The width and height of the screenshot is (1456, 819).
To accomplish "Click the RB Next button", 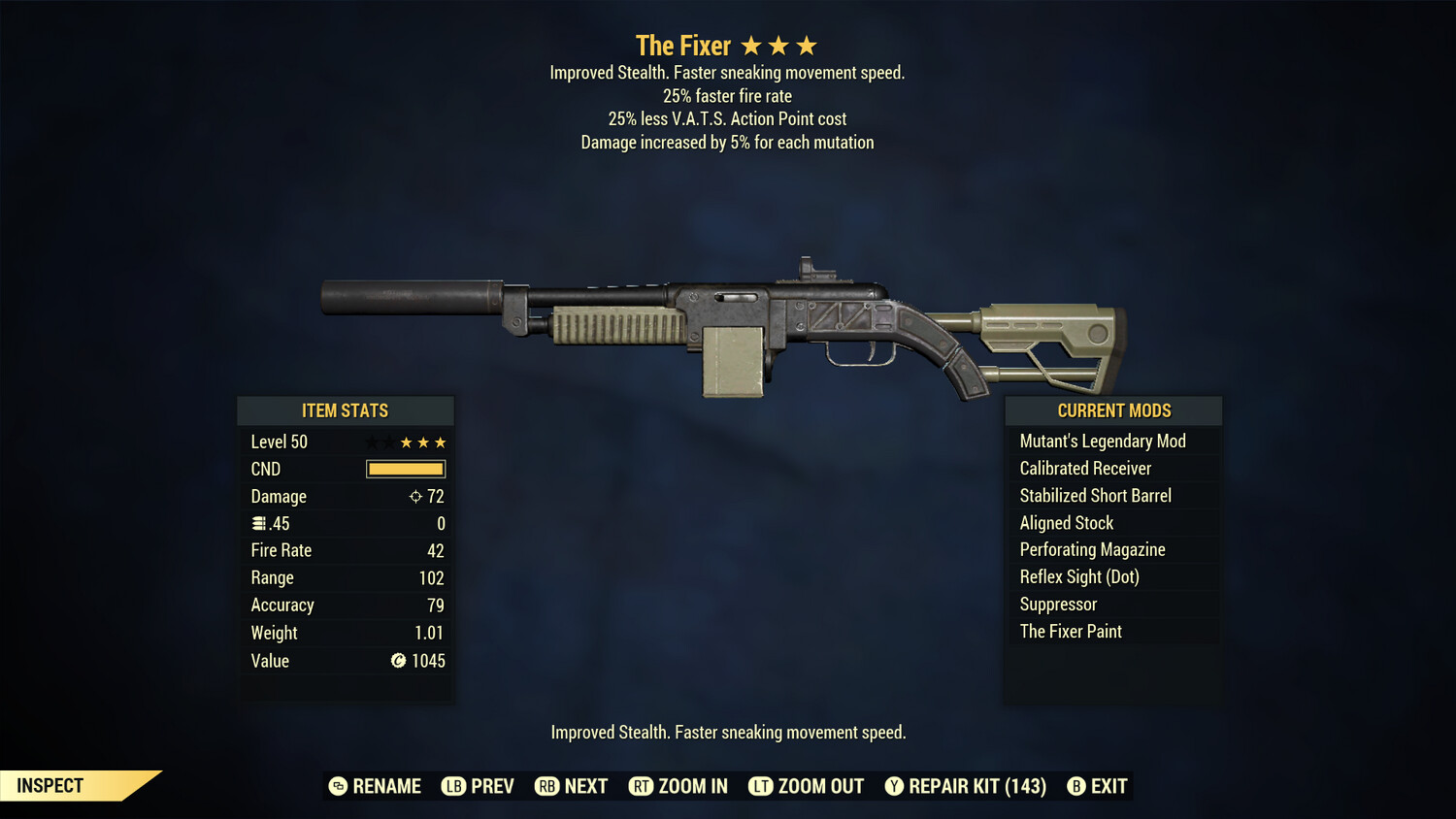I will [571, 786].
